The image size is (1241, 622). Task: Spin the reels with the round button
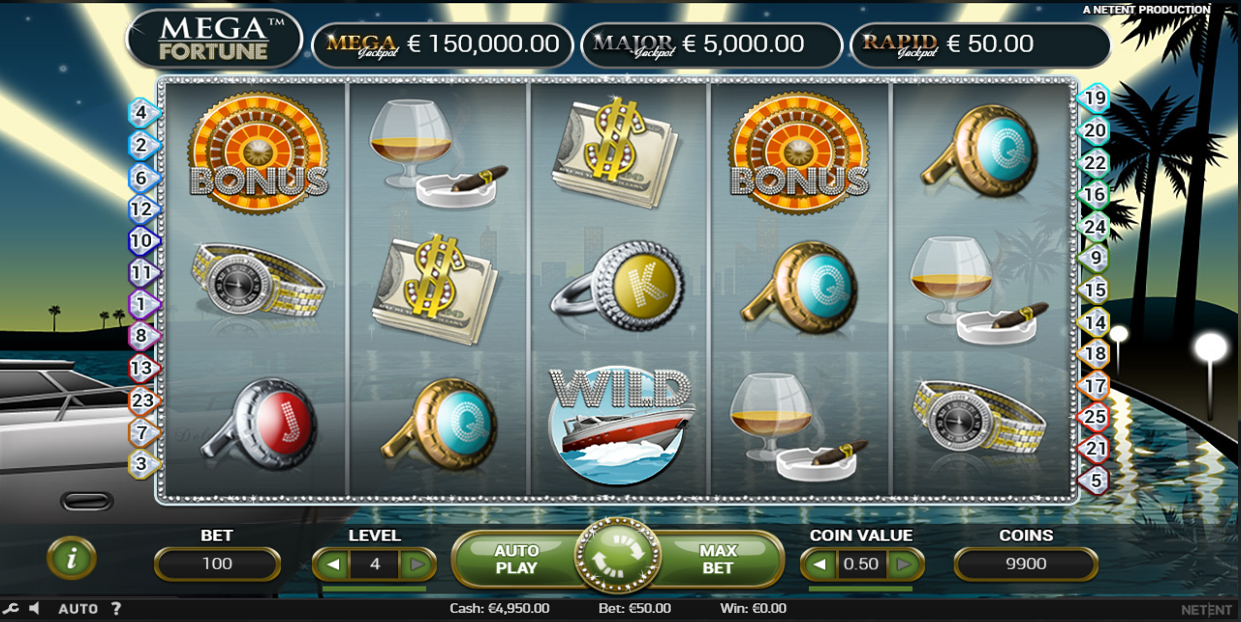(x=617, y=557)
